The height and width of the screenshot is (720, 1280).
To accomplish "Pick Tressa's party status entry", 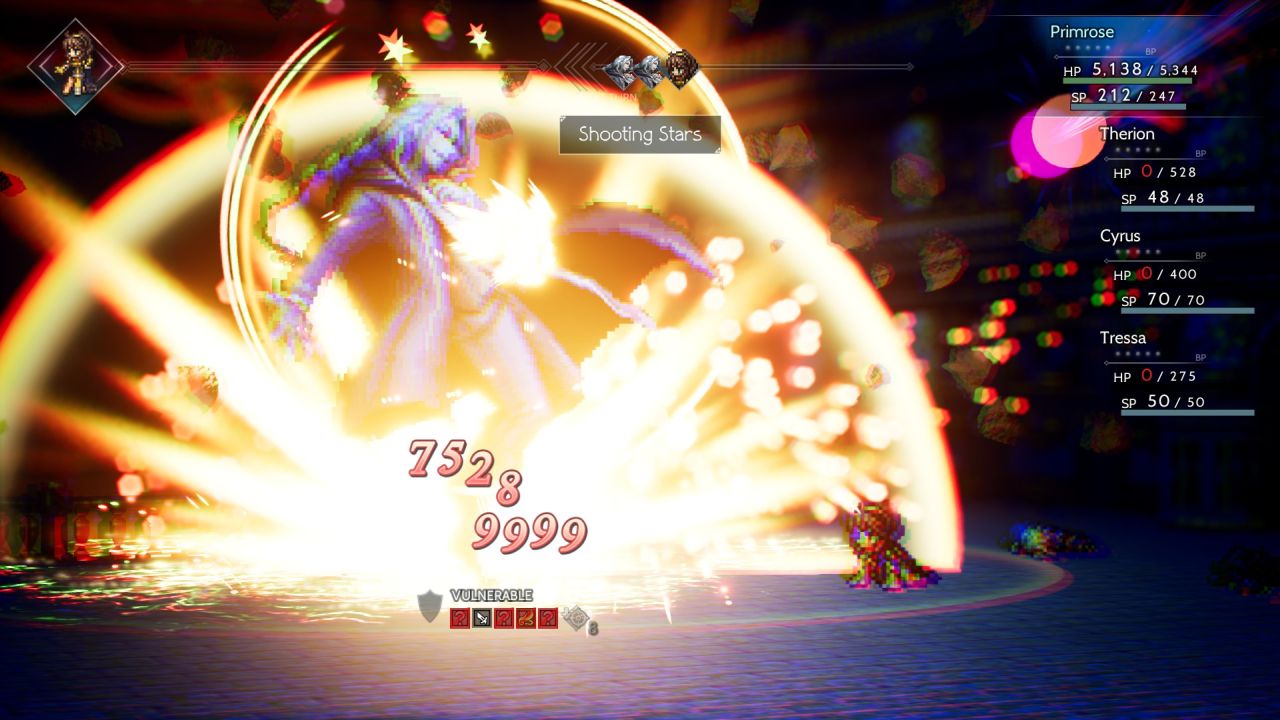I will (x=1175, y=374).
